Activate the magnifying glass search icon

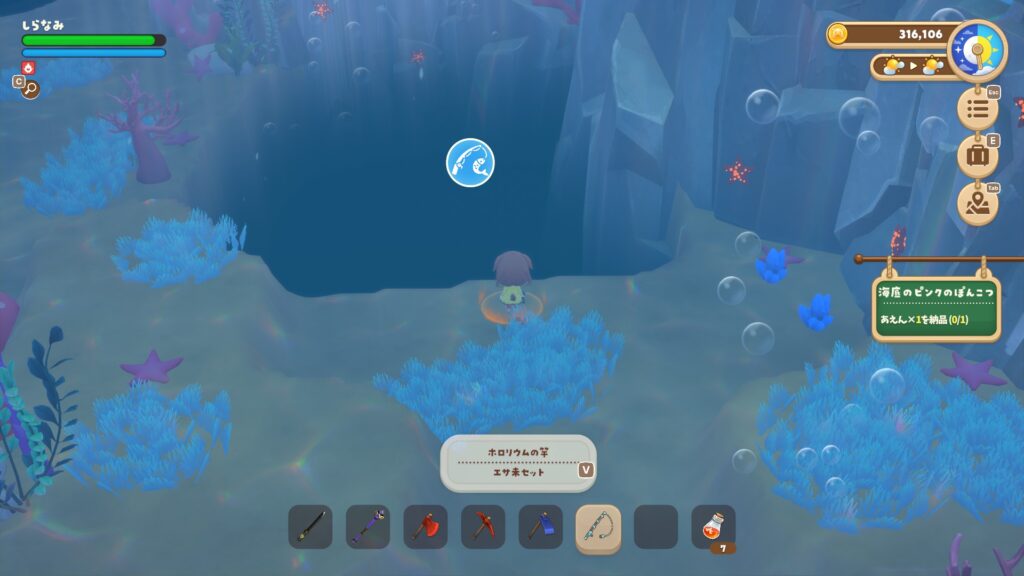click(x=31, y=89)
